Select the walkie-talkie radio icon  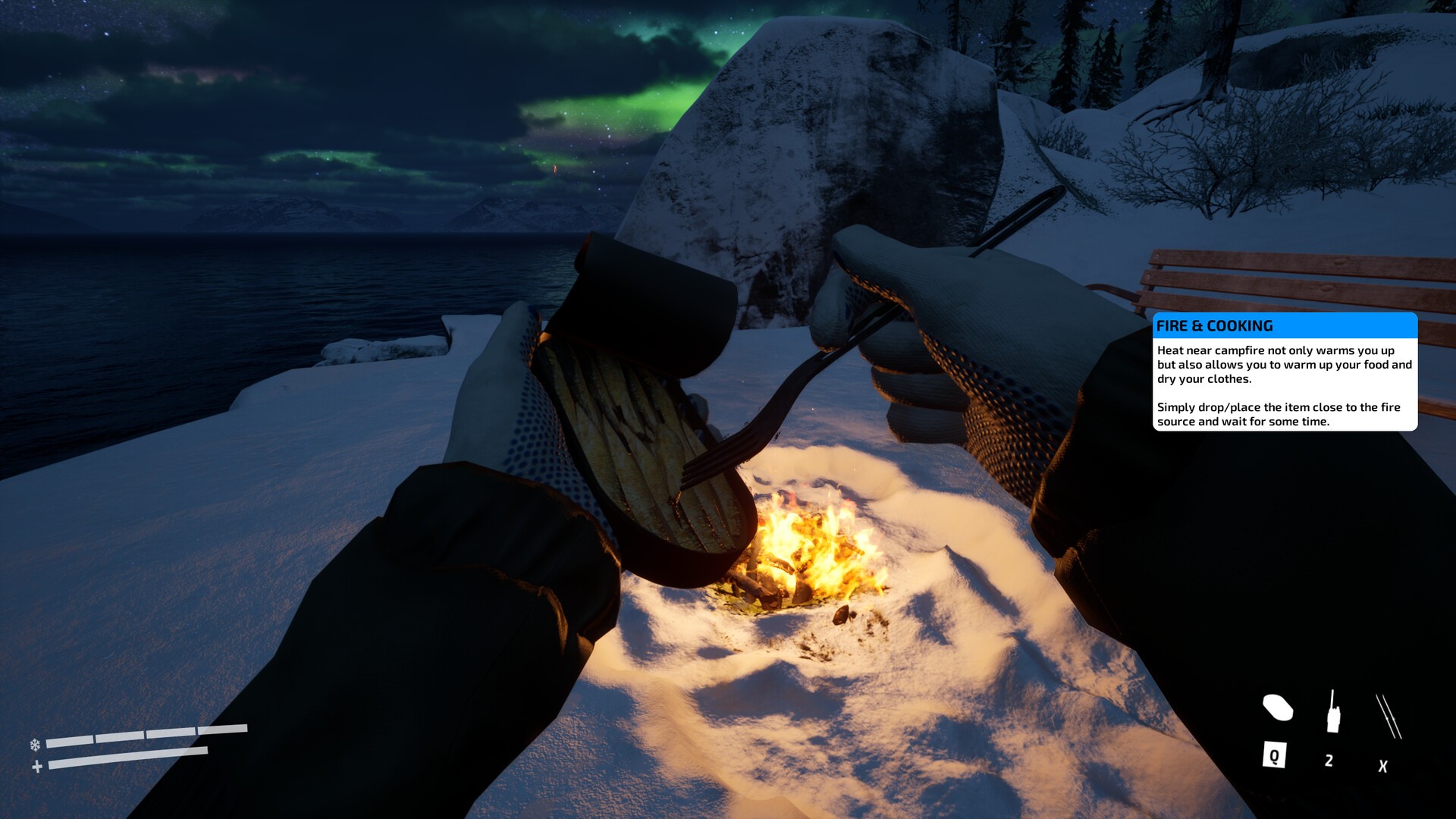[x=1332, y=713]
